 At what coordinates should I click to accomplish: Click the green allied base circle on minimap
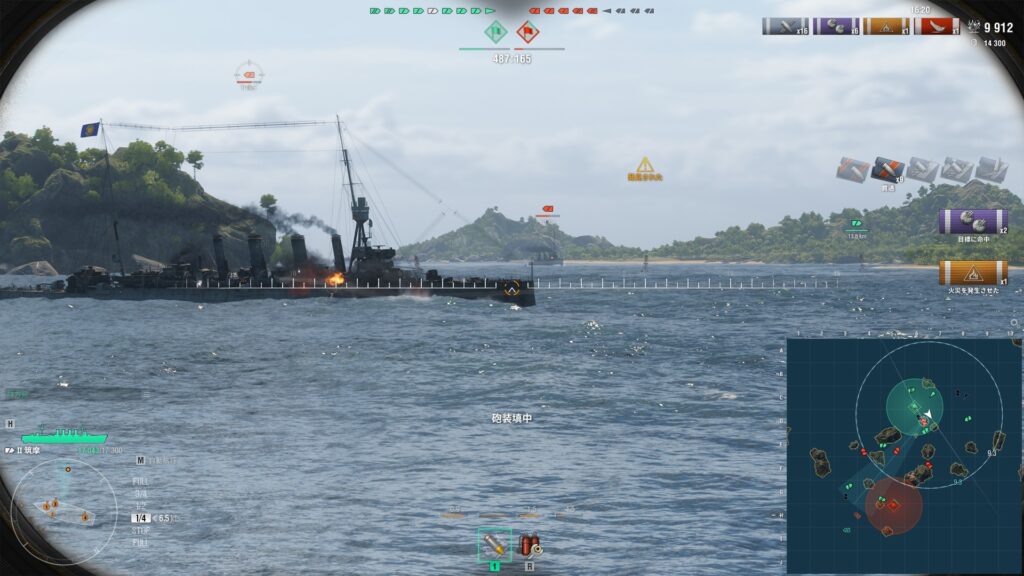click(914, 408)
